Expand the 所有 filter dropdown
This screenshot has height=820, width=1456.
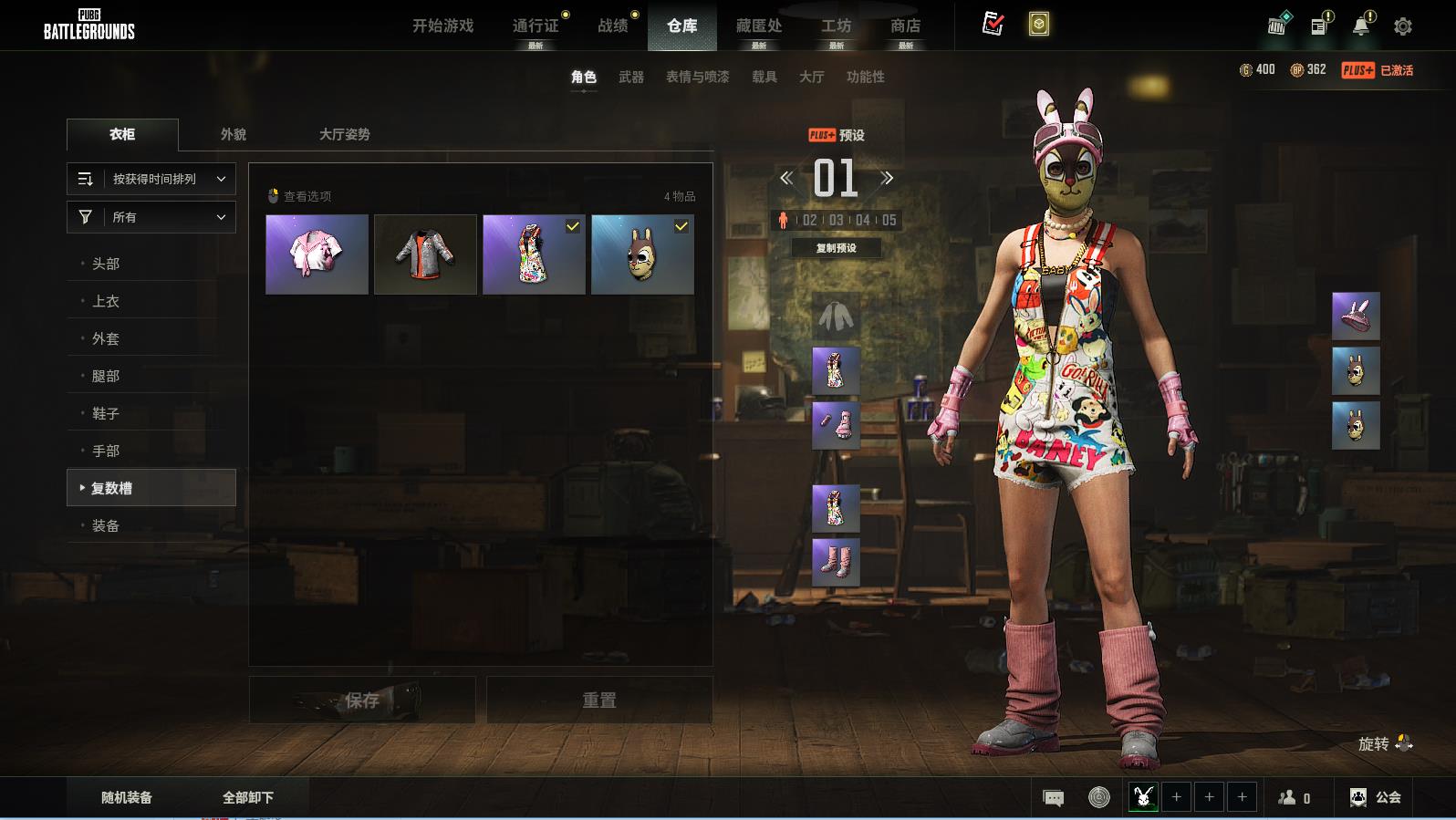(151, 217)
